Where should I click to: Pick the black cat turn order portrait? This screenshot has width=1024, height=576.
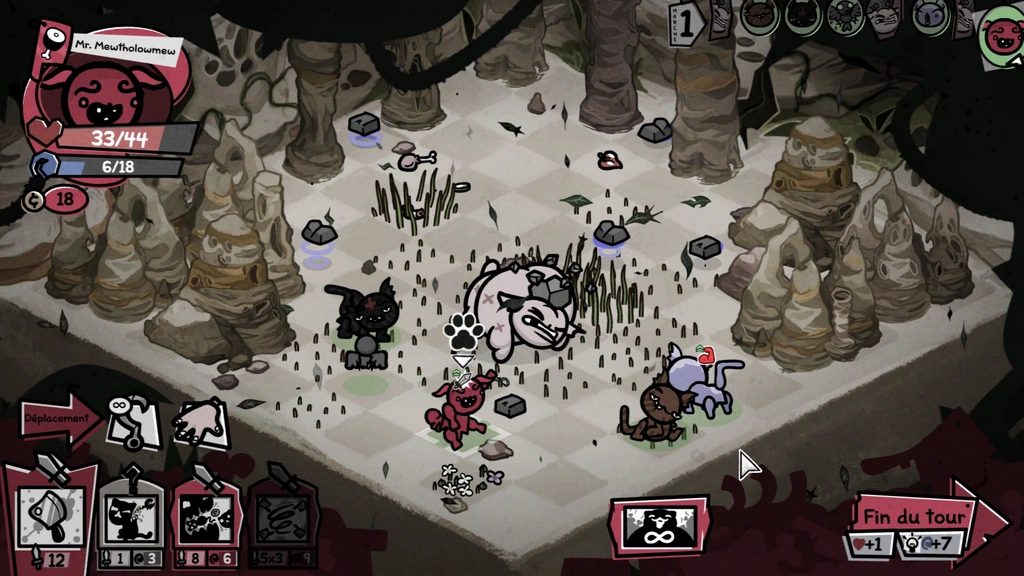pos(802,16)
